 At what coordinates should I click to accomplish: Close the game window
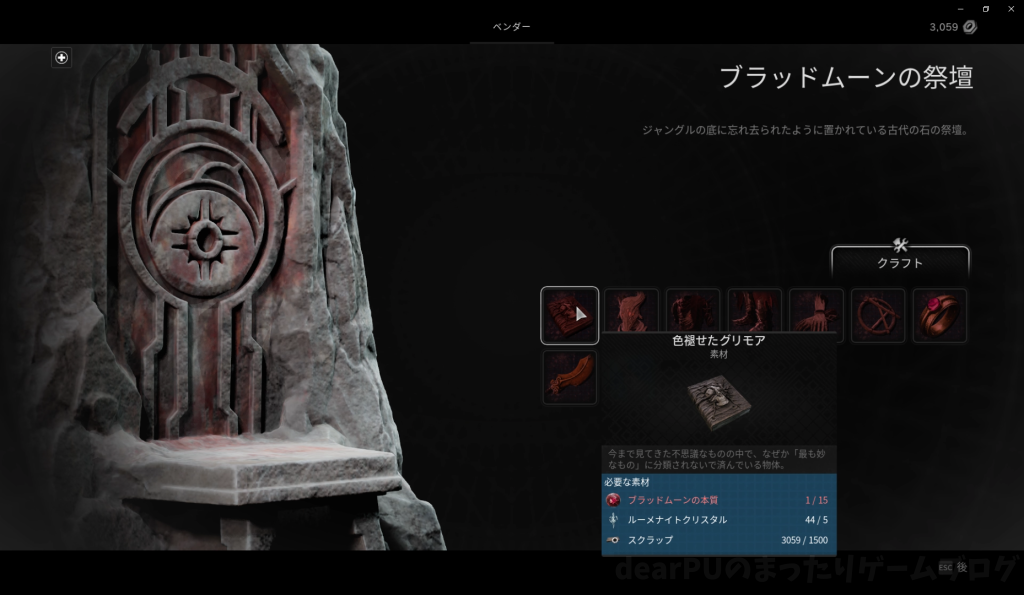click(x=1010, y=9)
